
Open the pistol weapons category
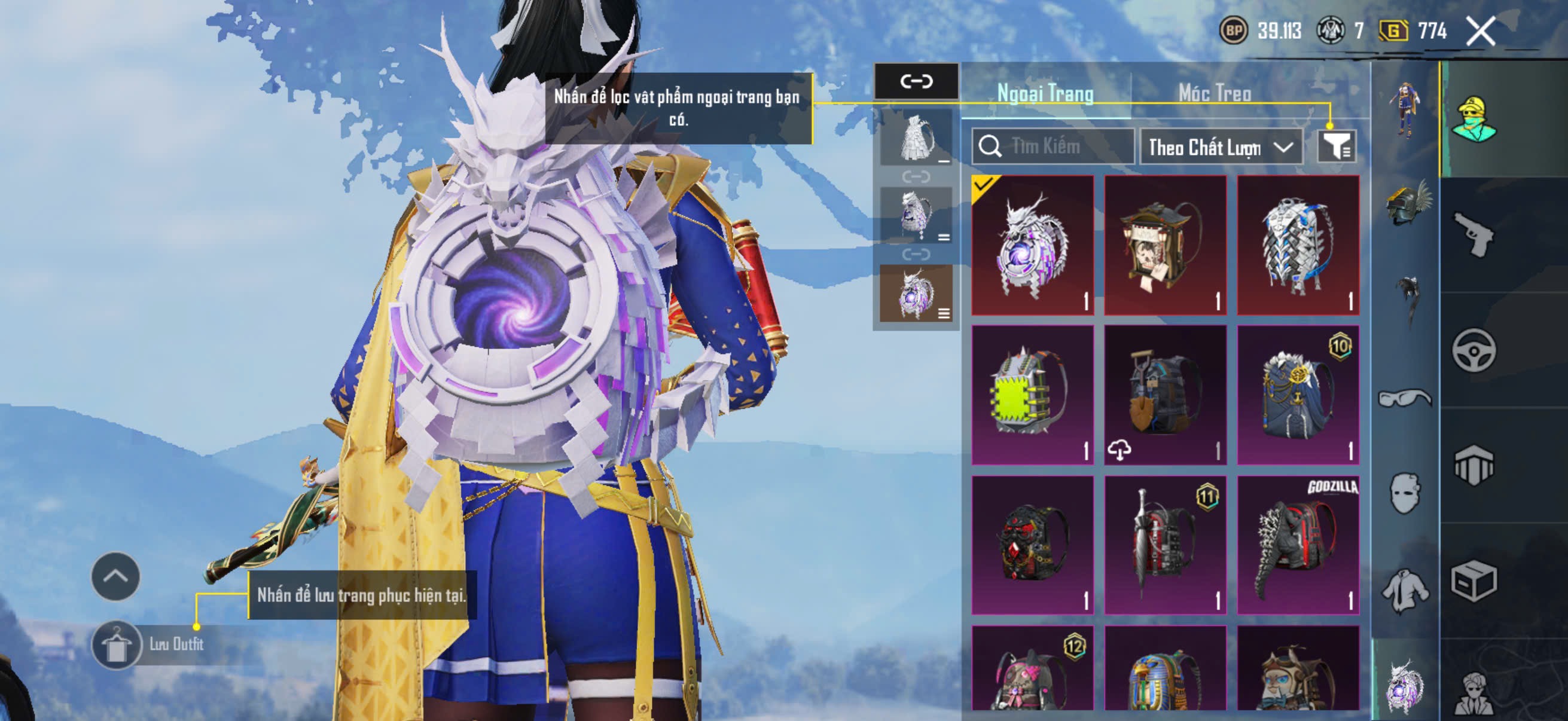tap(1474, 234)
